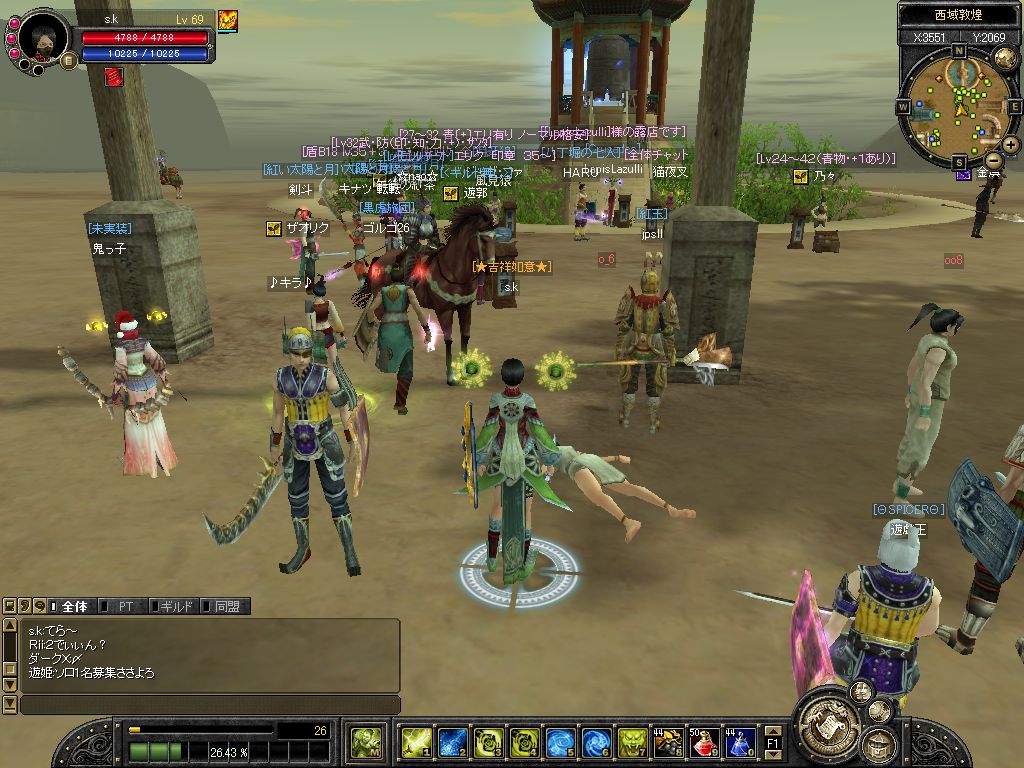Click the green character action icon marked M
The width and height of the screenshot is (1024, 768).
click(x=366, y=742)
